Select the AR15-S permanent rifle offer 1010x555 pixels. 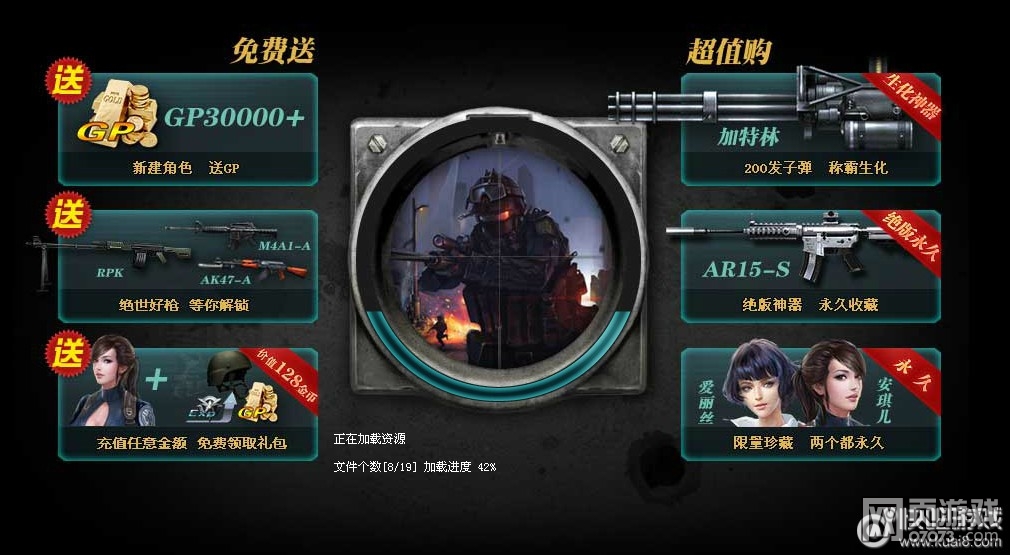[x=810, y=266]
